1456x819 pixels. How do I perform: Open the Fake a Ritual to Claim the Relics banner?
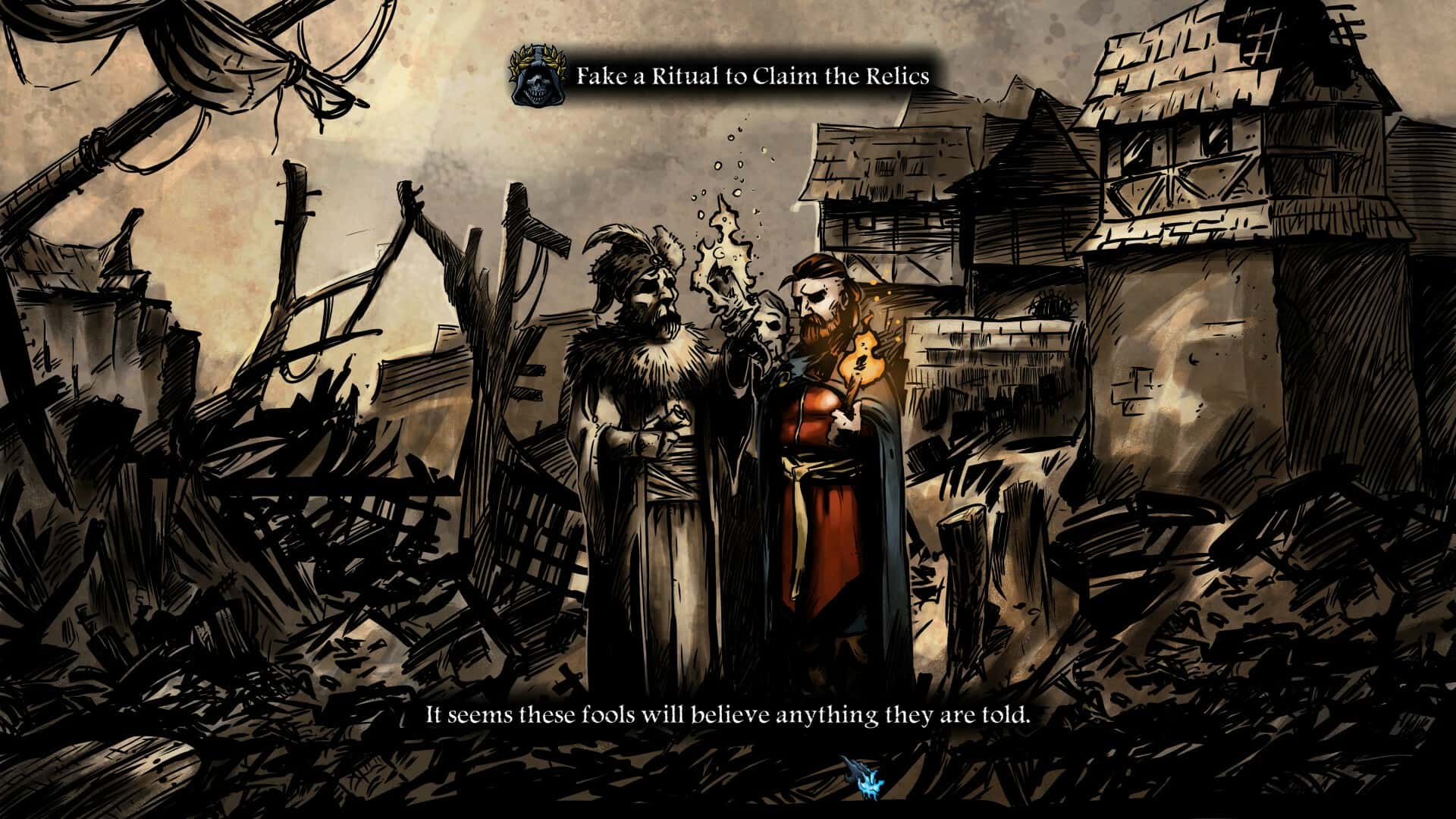pos(755,74)
